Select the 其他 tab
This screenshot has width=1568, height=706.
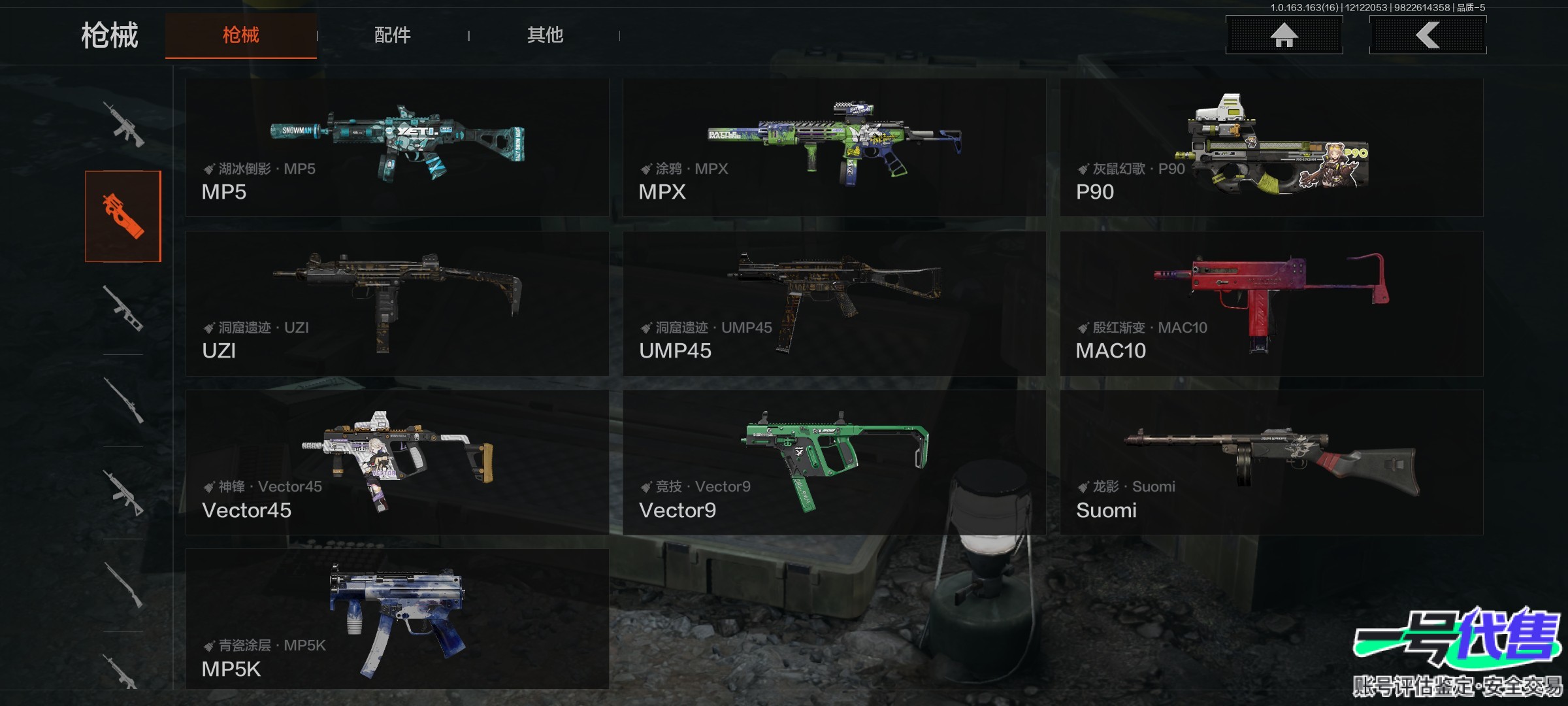(x=545, y=35)
